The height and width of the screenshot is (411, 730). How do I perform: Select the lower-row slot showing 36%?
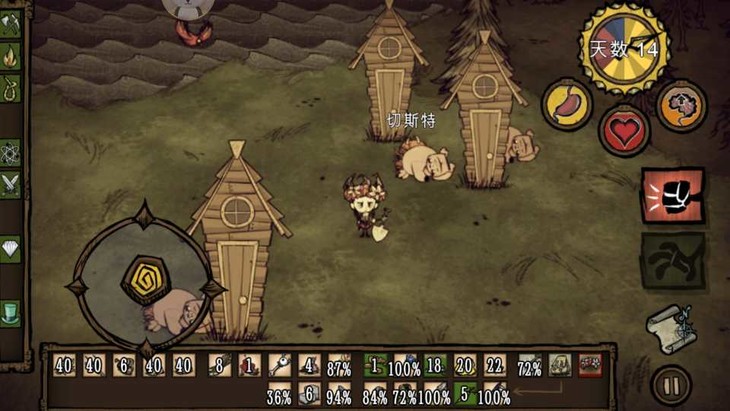[279, 396]
